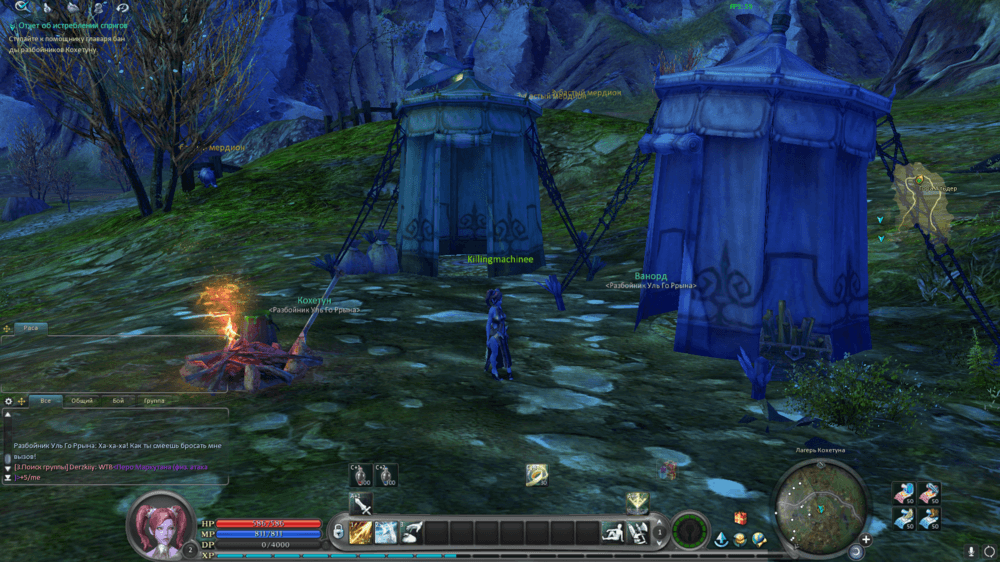Use the sword quick-slot item

360,504
